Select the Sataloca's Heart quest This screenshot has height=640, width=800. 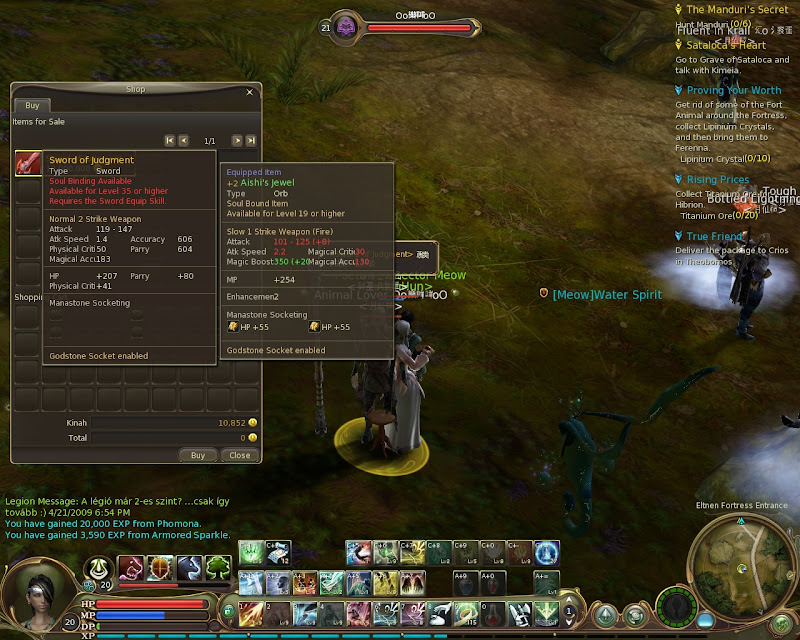(x=726, y=45)
